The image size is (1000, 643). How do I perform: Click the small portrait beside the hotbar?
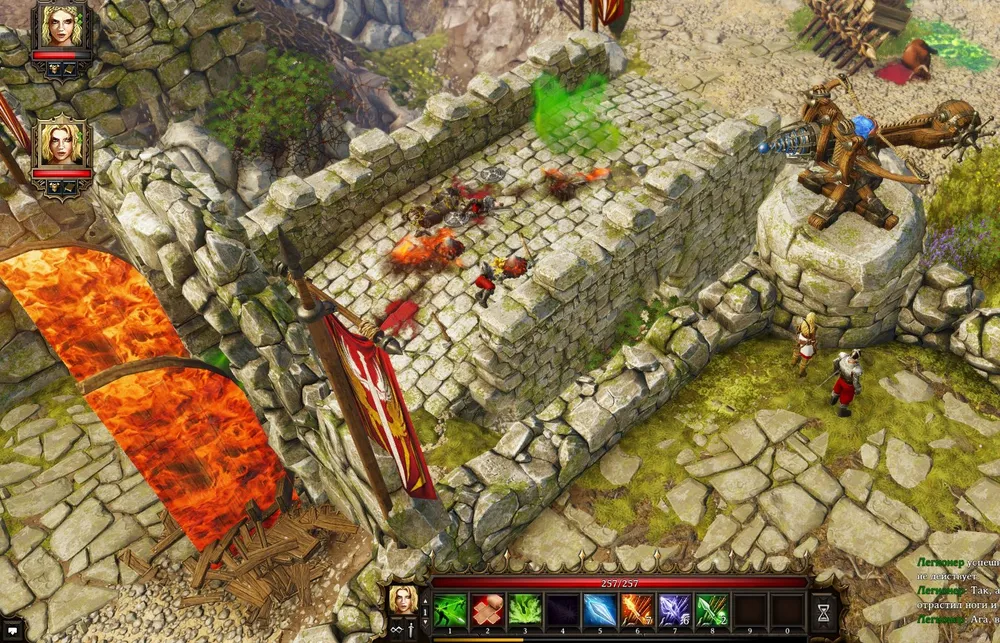(x=402, y=600)
